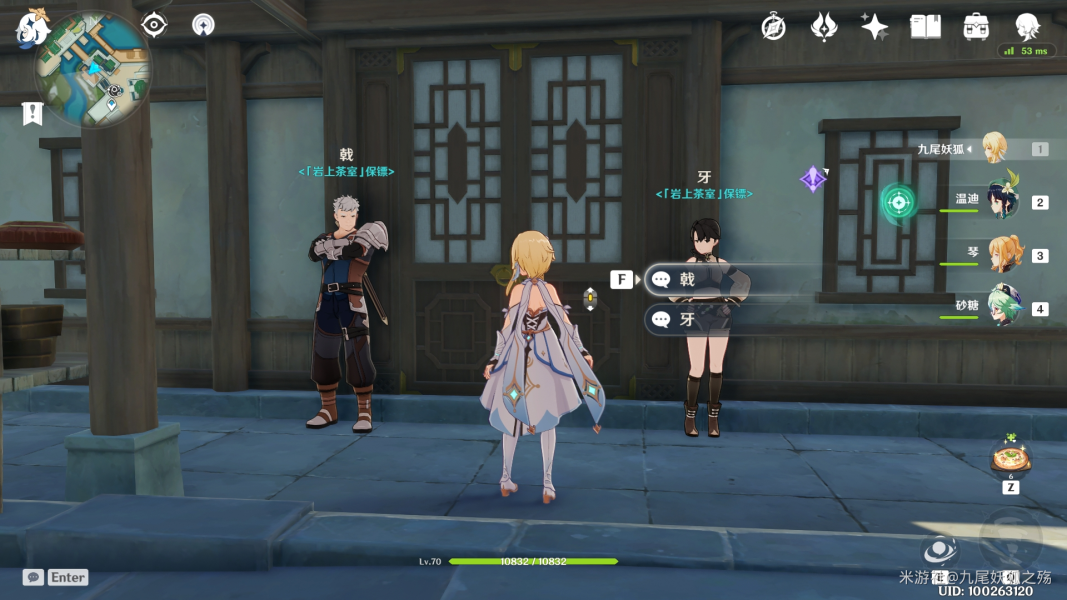Image resolution: width=1067 pixels, height=600 pixels.
Task: Open the Paimon main menu
Action: click(31, 29)
